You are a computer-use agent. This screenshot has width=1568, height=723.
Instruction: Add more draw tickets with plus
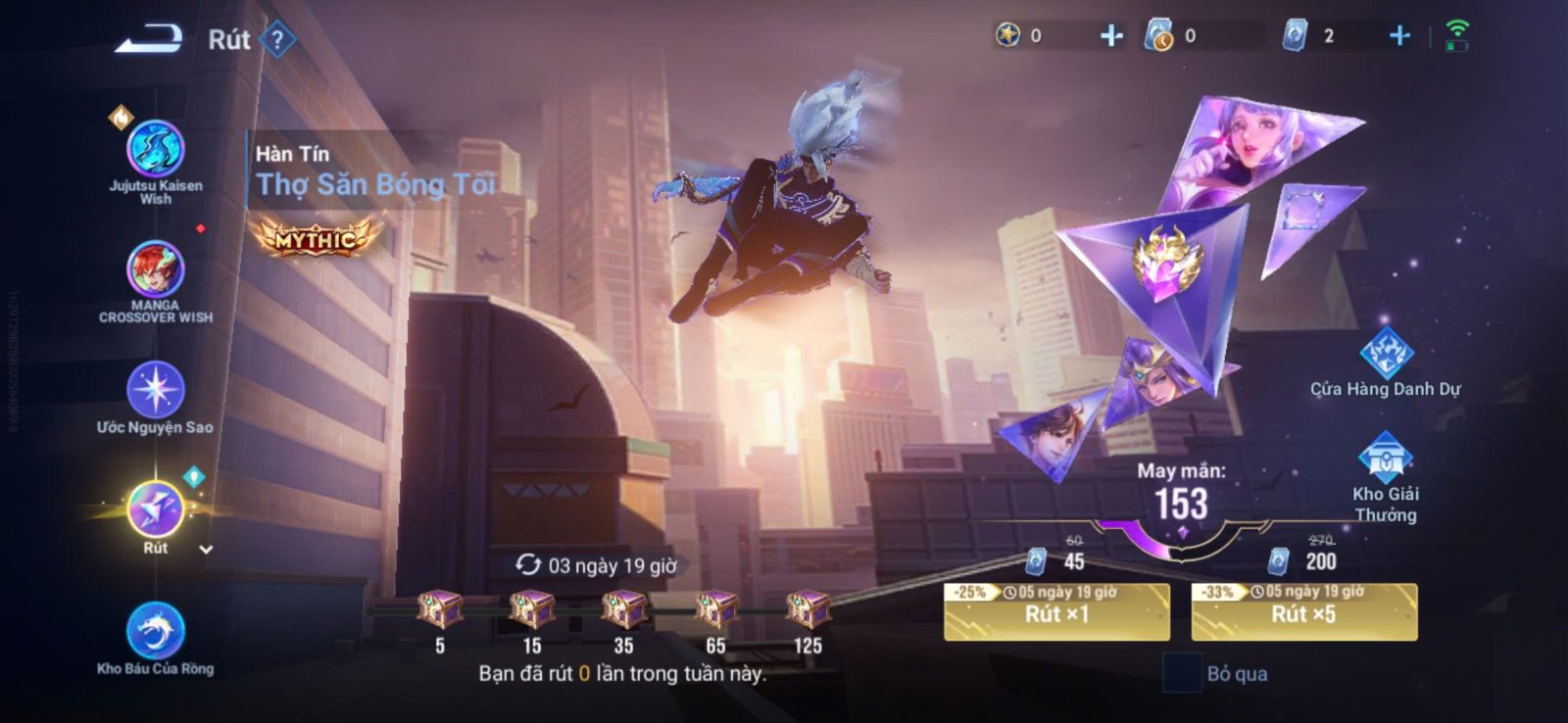[1399, 36]
